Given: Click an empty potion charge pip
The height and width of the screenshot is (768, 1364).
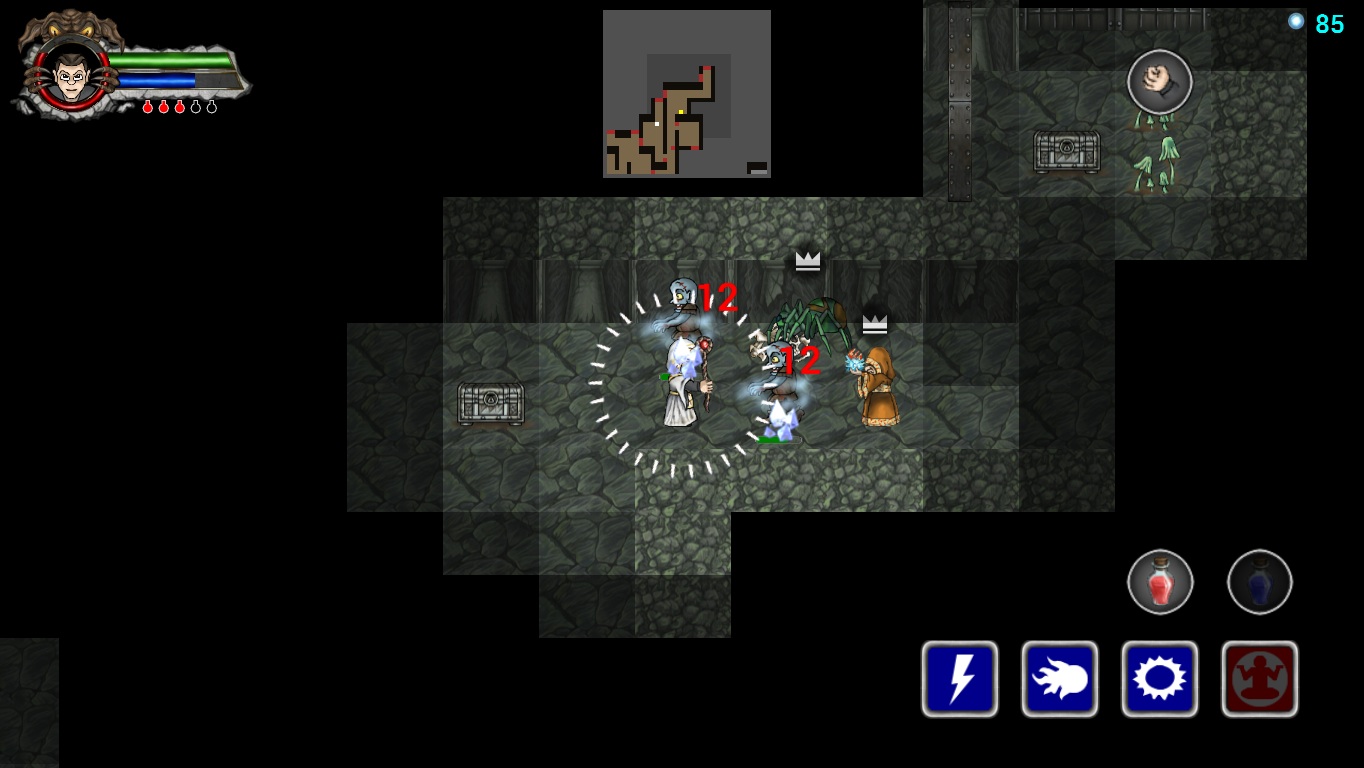Looking at the screenshot, I should click(196, 106).
